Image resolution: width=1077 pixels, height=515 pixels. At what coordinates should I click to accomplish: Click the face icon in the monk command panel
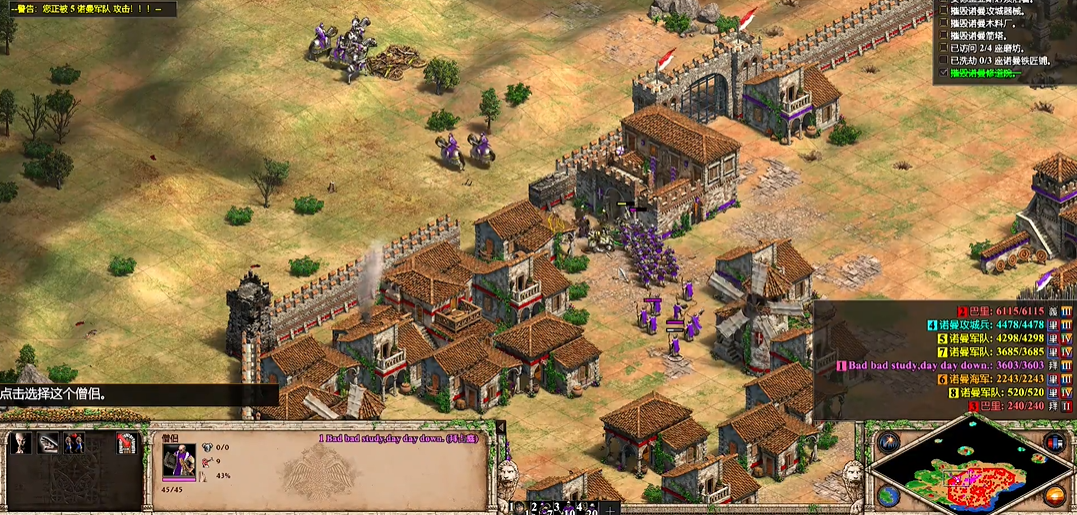21,443
